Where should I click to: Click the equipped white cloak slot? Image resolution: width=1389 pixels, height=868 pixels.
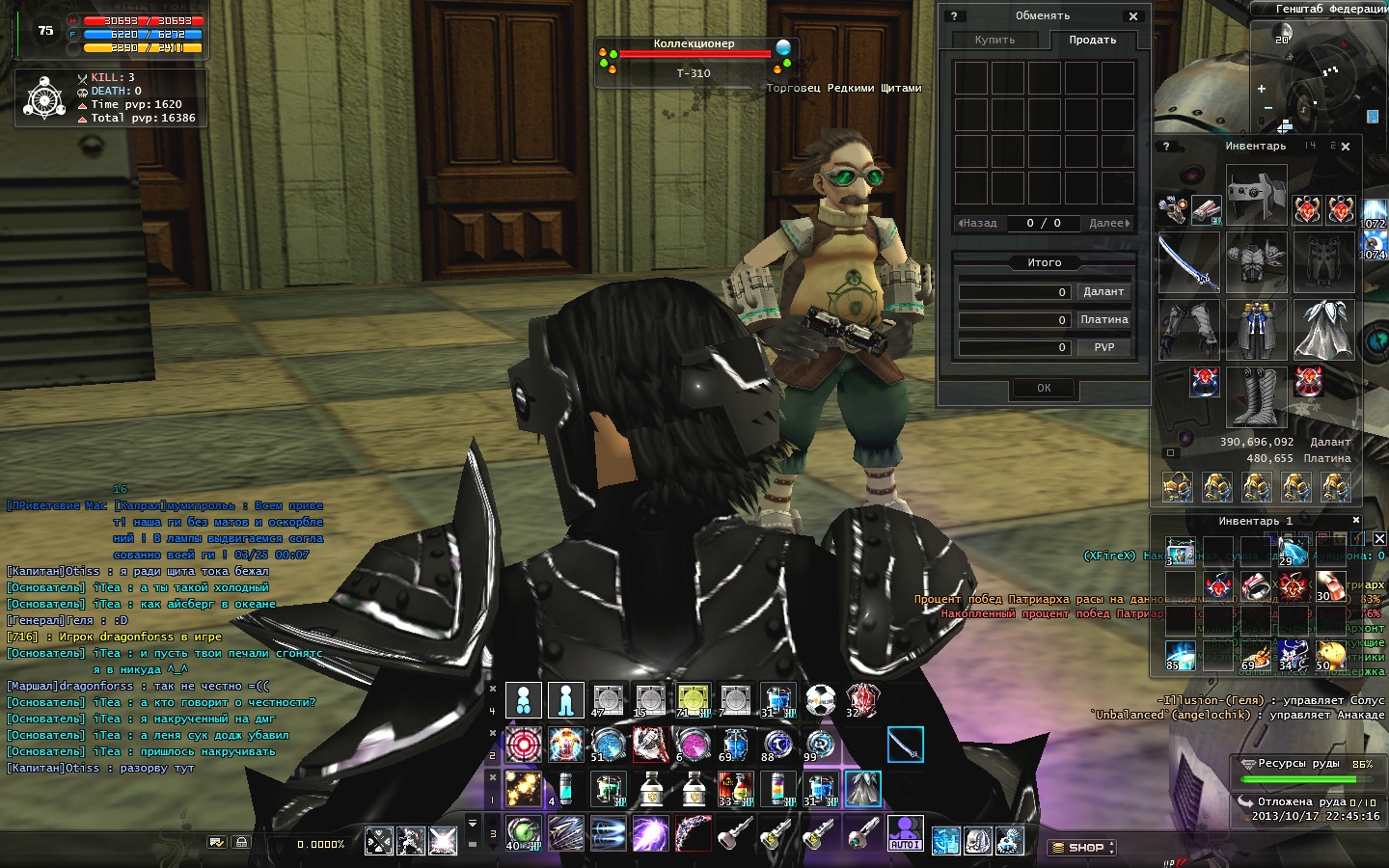tap(1323, 329)
